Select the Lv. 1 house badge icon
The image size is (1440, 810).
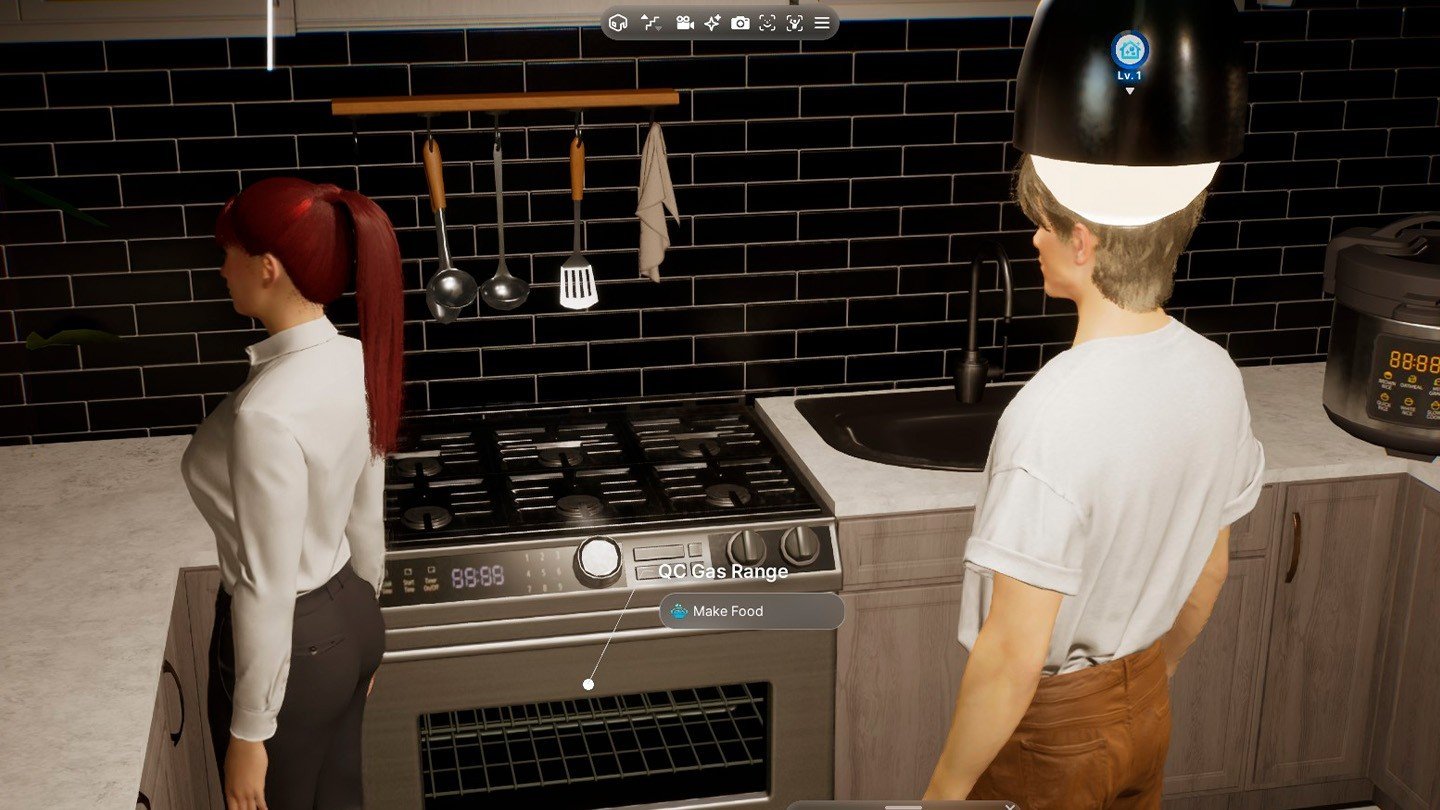point(1129,49)
